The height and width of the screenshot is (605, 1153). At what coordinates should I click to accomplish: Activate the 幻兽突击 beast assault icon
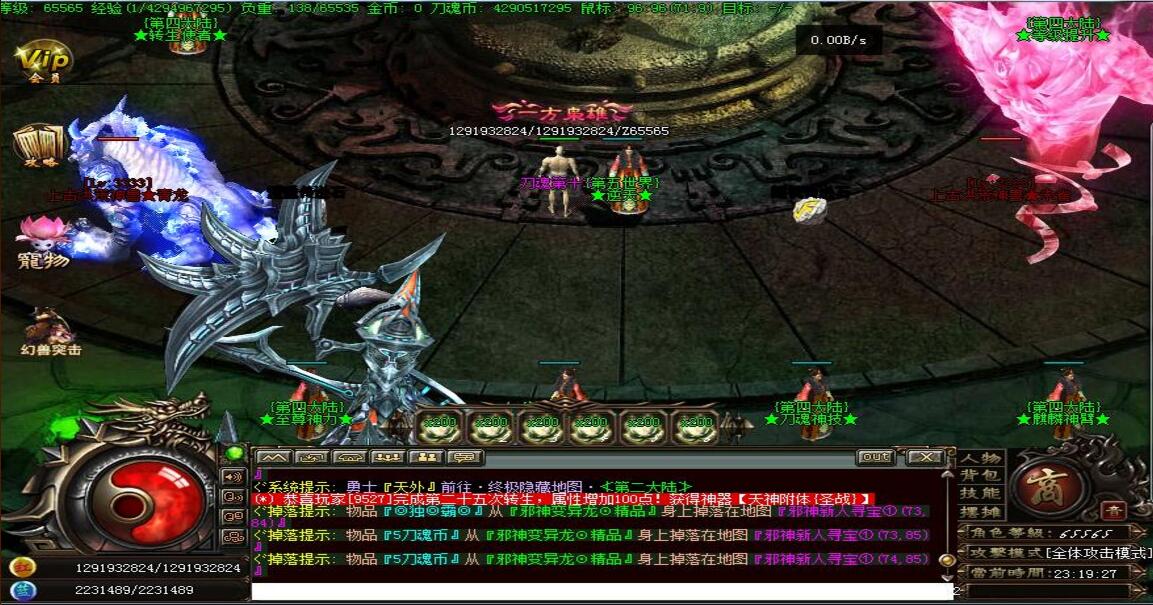pos(48,330)
